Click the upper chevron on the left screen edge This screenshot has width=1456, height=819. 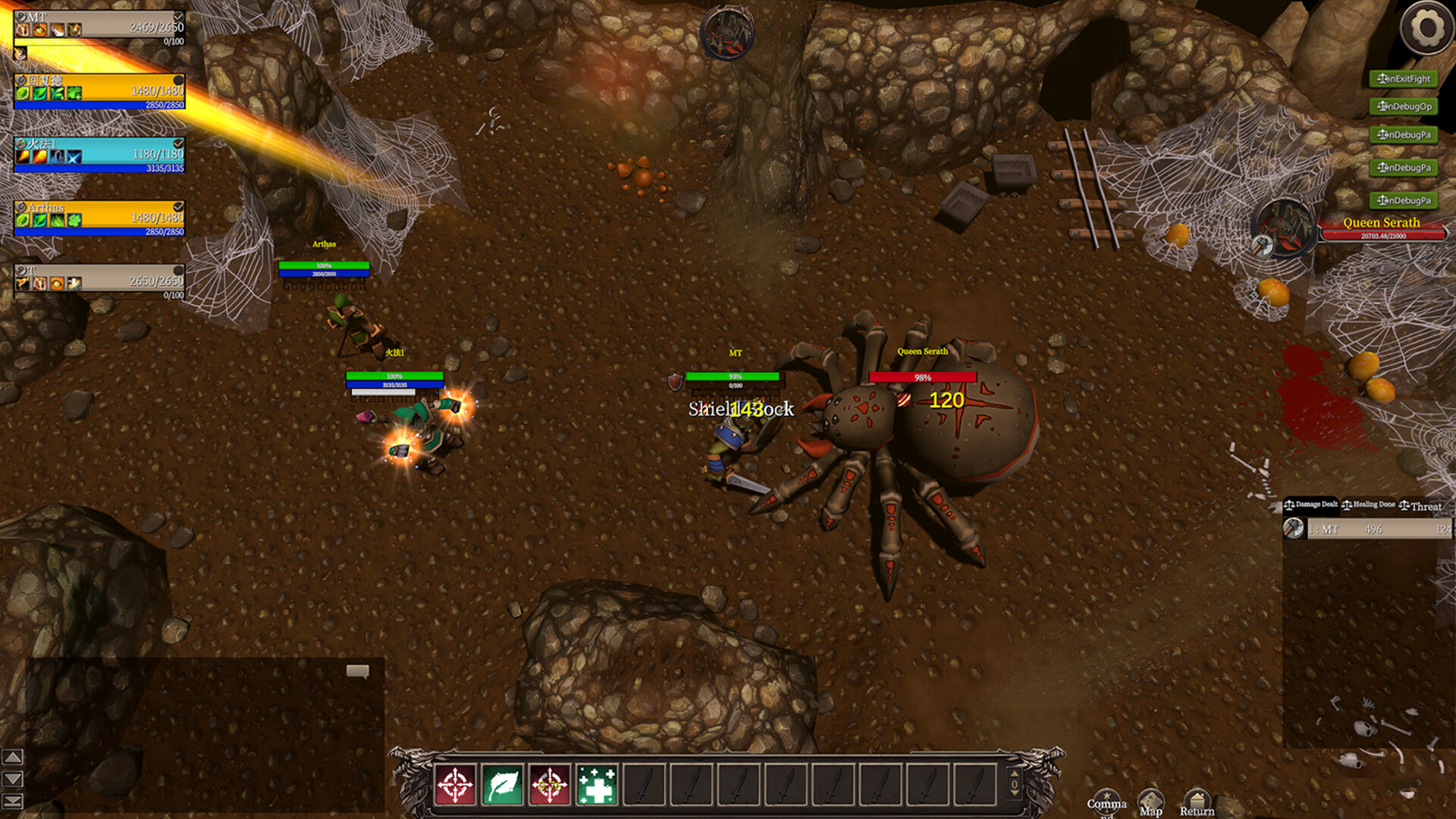(11, 758)
